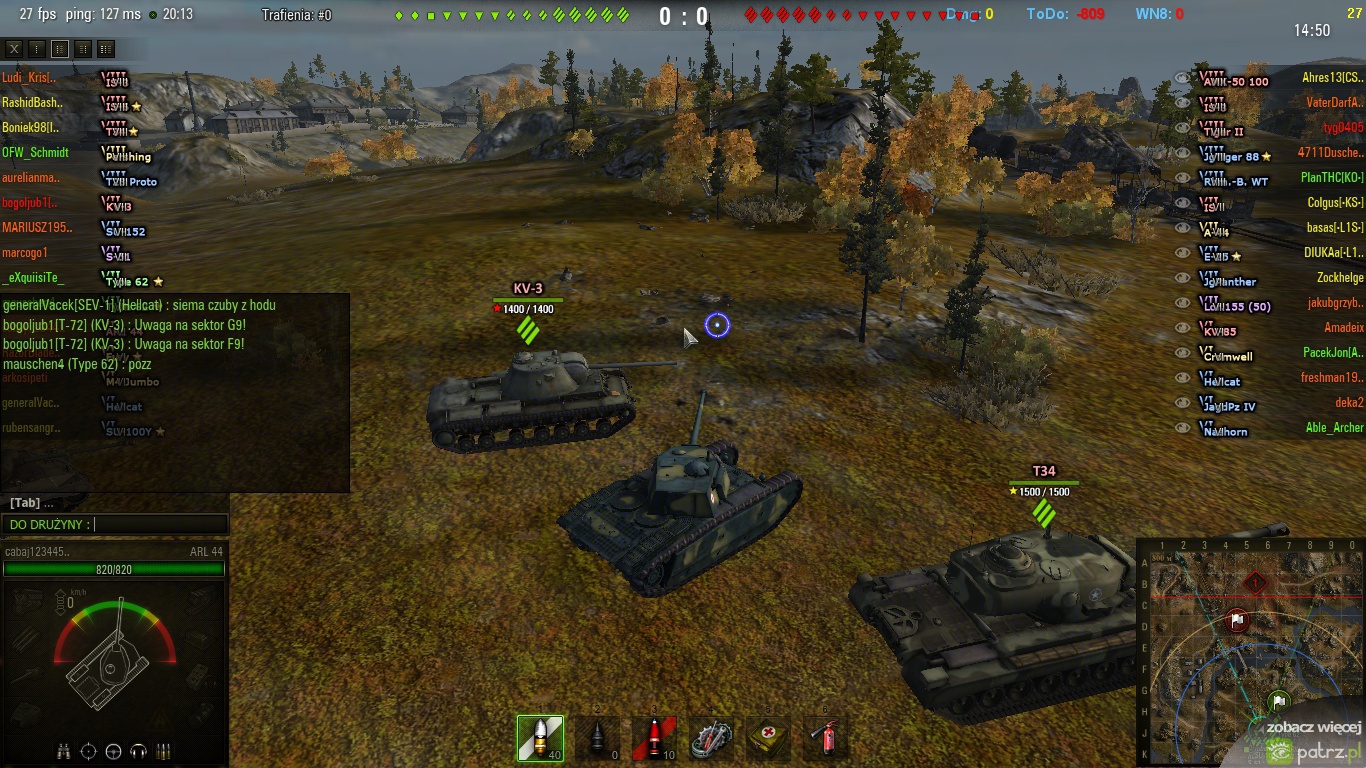1366x768 pixels.
Task: Select the red premium shell with 10 rounds
Action: pyautogui.click(x=654, y=738)
